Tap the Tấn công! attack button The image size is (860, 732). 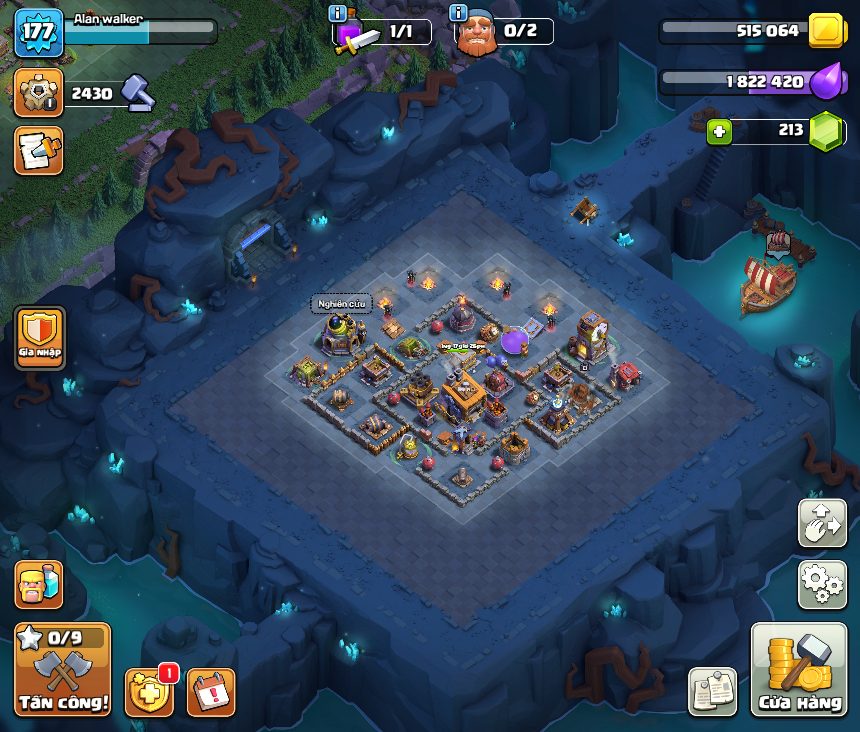point(62,668)
